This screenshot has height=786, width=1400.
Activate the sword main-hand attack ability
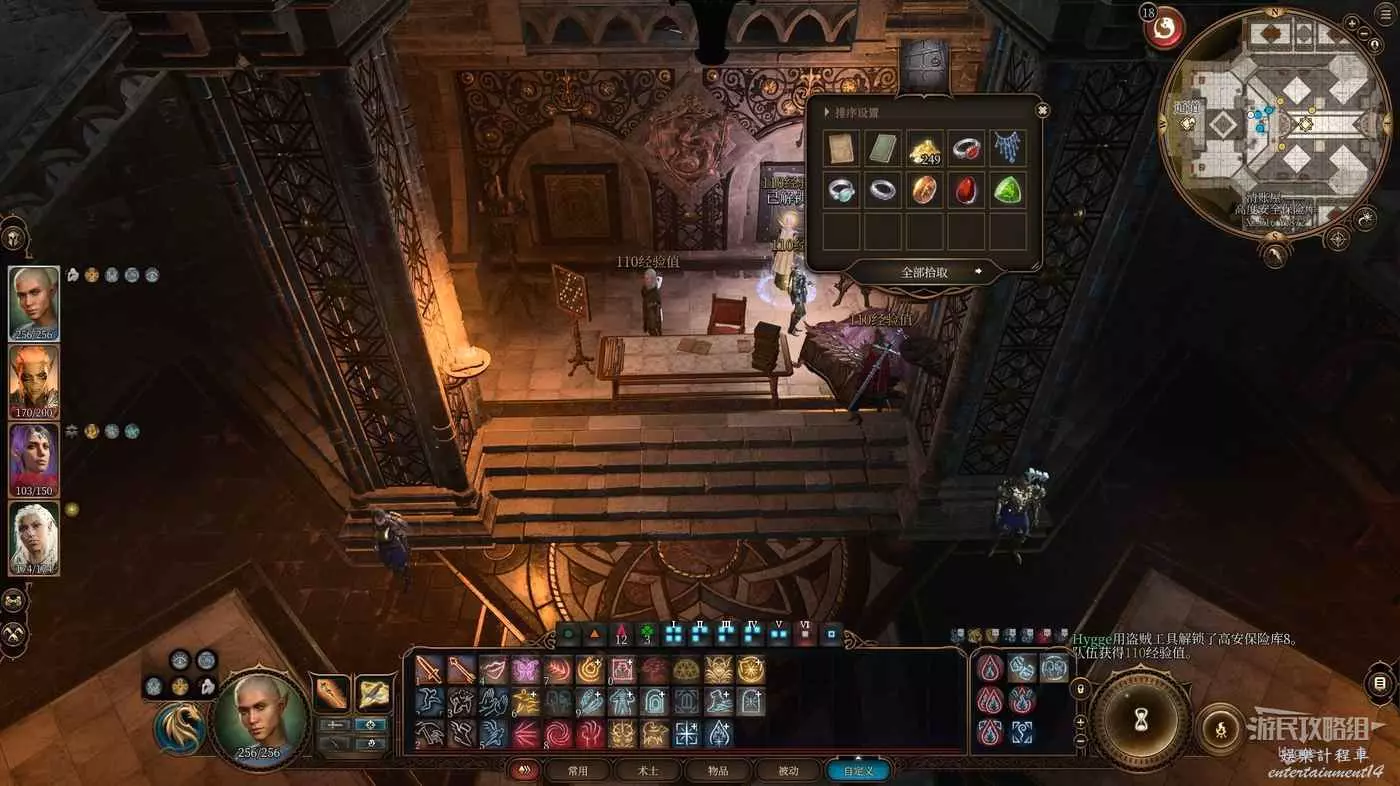[429, 669]
